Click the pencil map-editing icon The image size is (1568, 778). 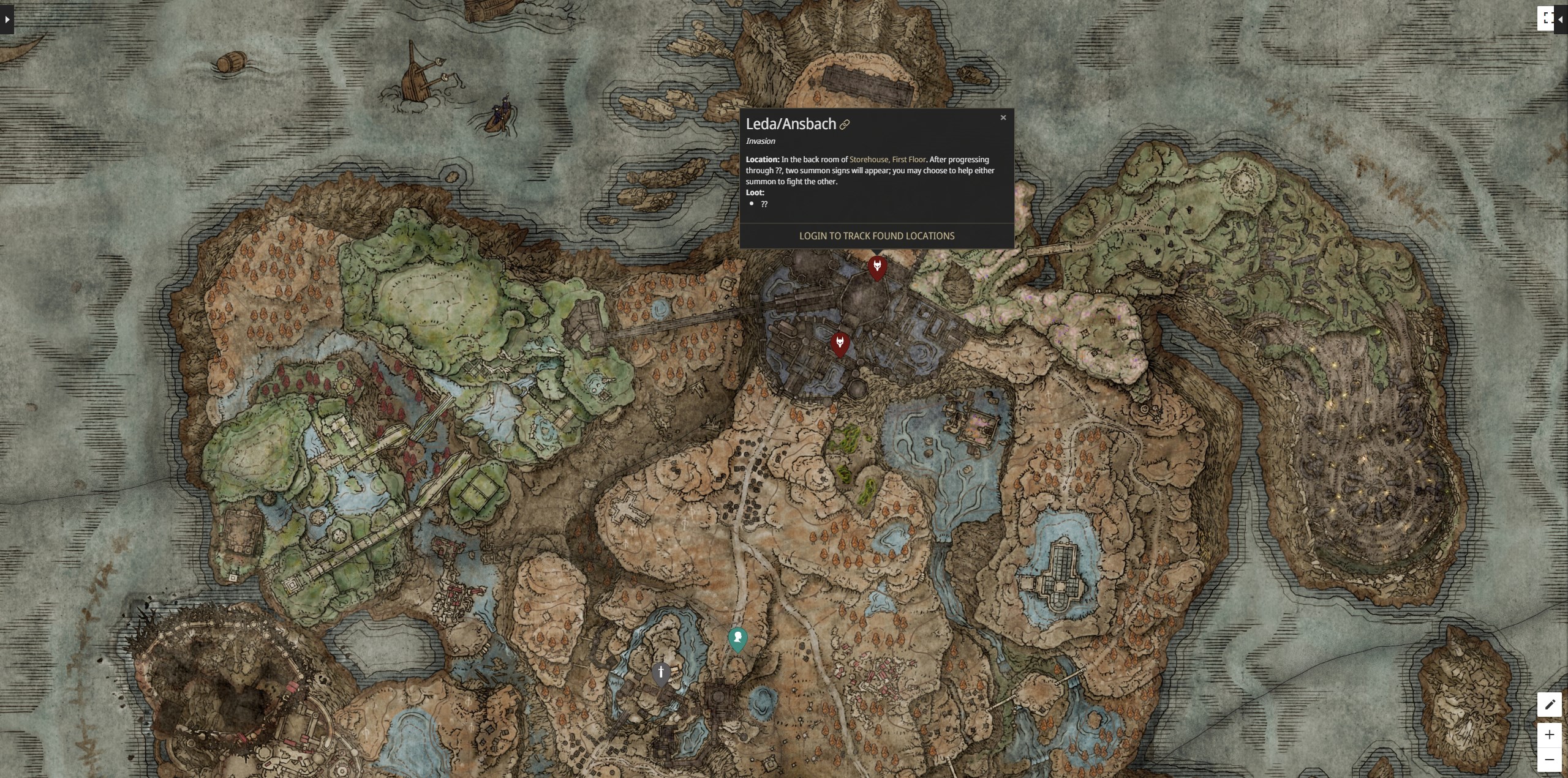(x=1551, y=705)
